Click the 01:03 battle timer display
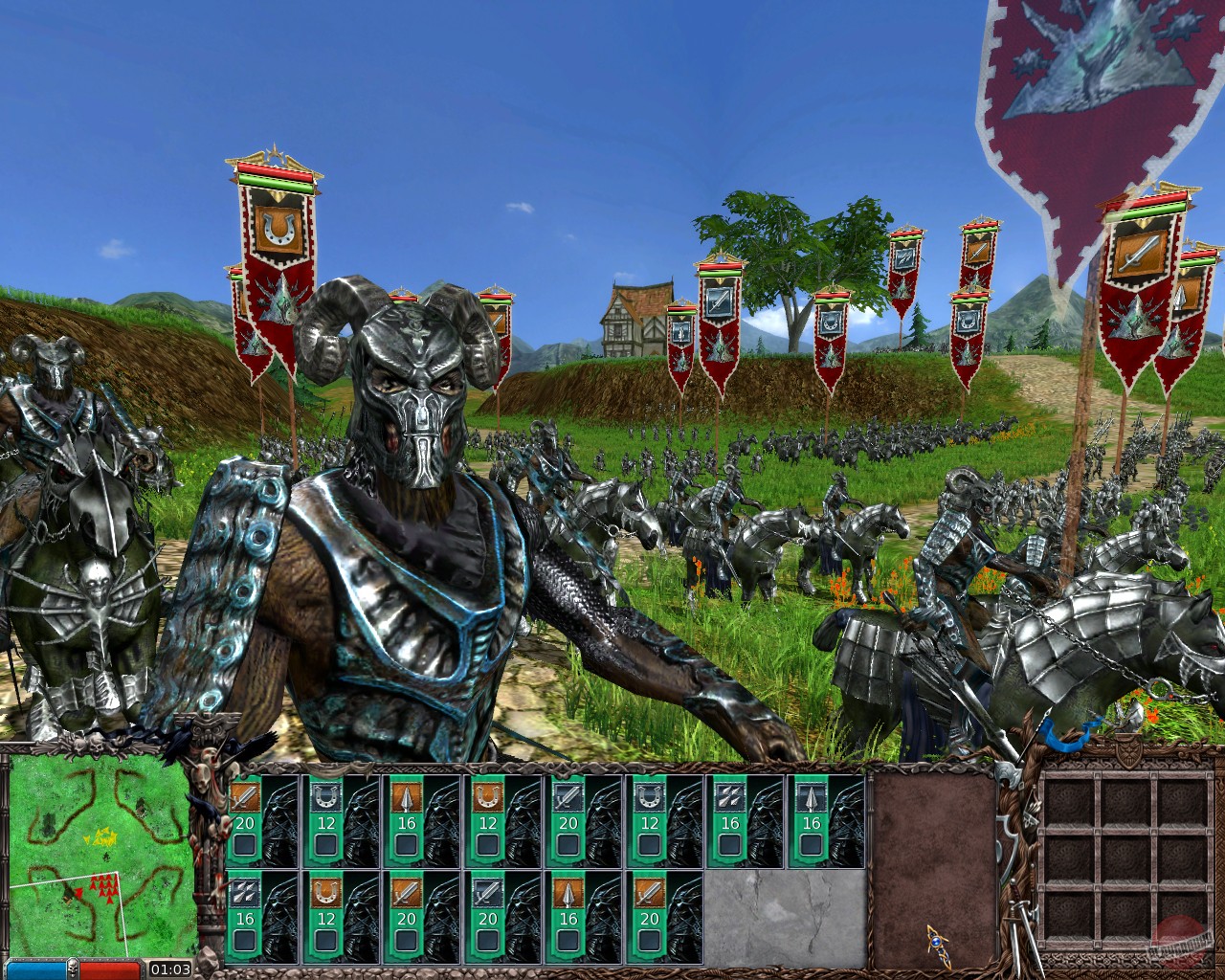The width and height of the screenshot is (1225, 980). point(170,969)
